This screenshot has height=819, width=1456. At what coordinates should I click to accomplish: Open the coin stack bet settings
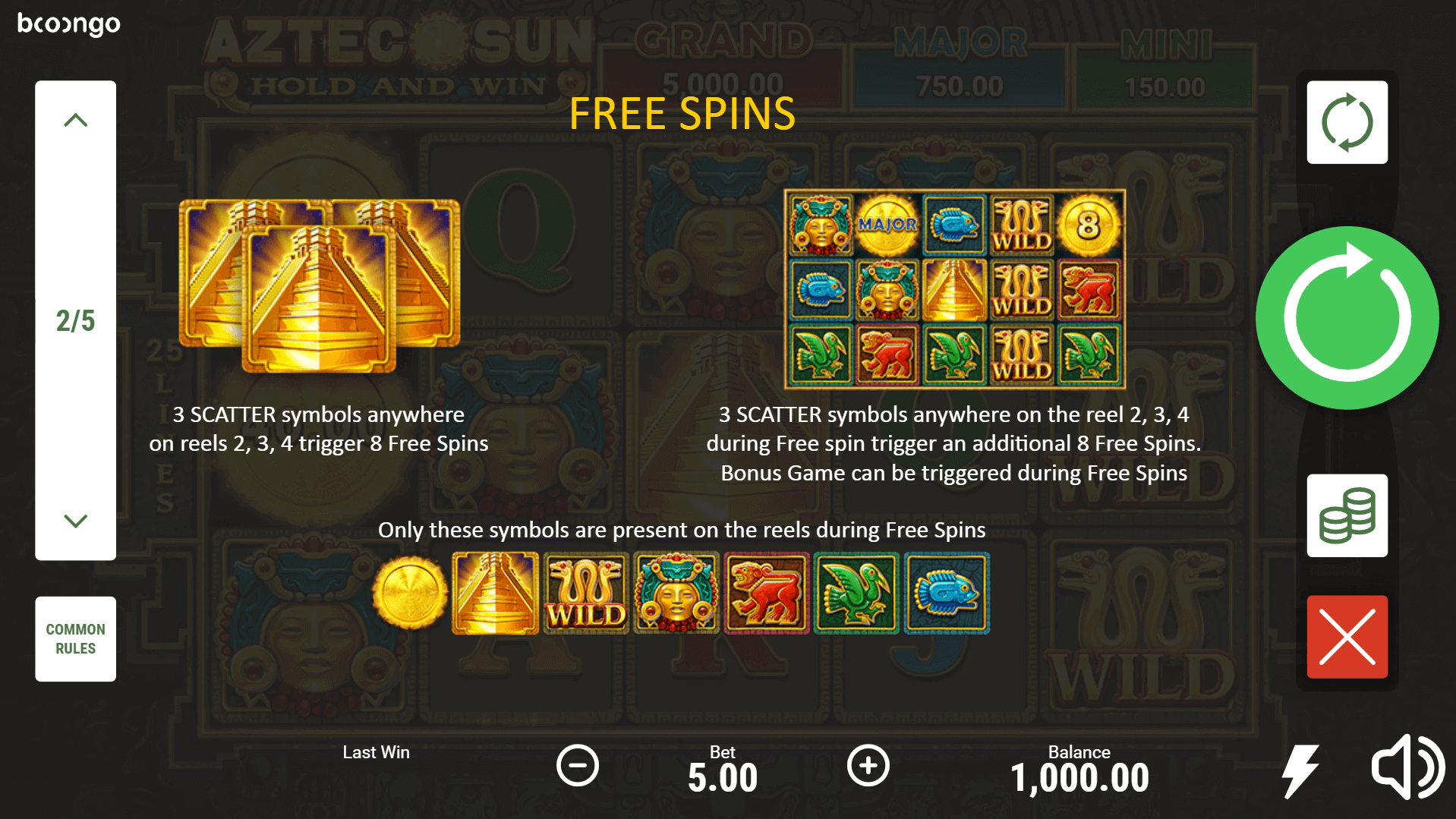(1347, 515)
